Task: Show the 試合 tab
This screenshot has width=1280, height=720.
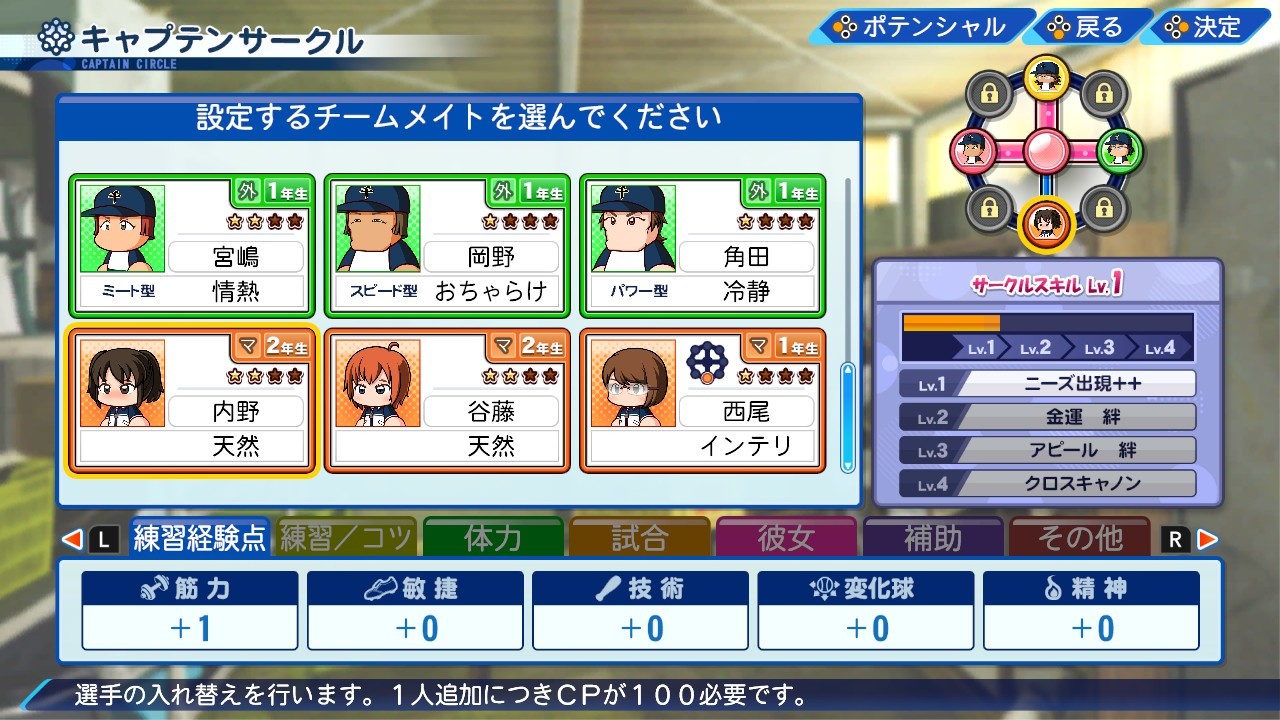Action: (639, 538)
